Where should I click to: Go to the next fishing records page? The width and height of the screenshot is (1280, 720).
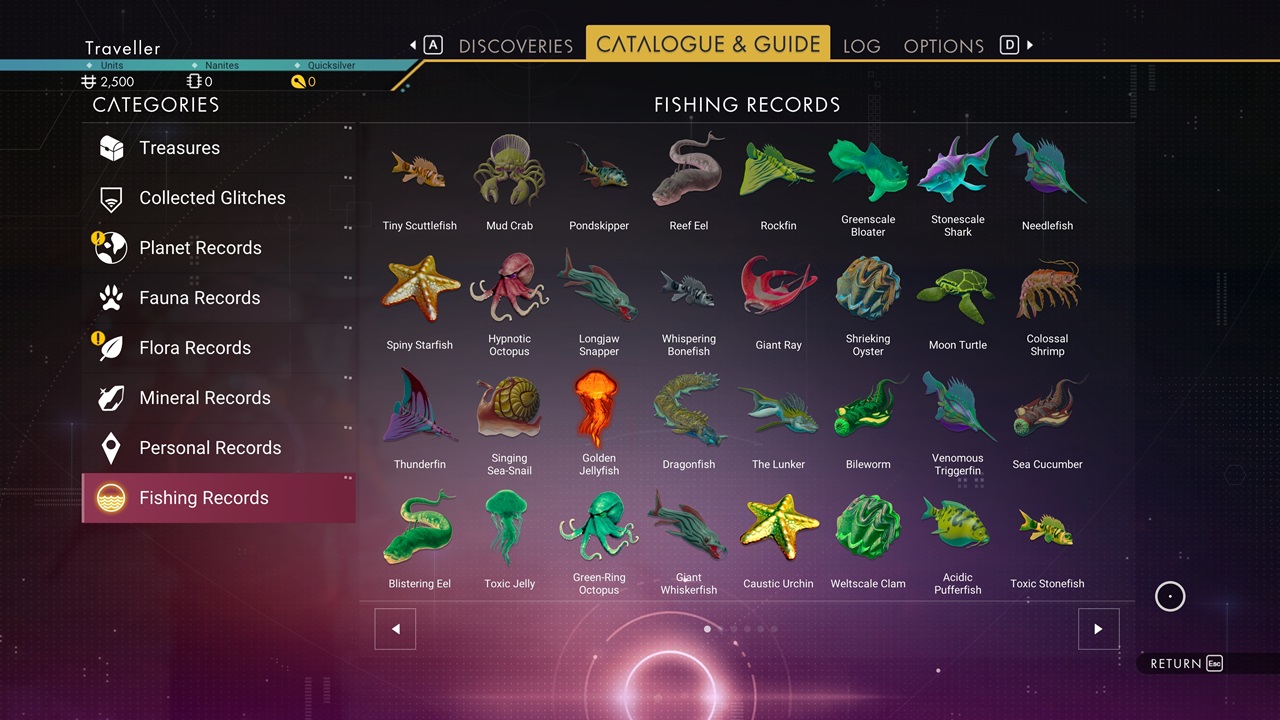pyautogui.click(x=1098, y=629)
